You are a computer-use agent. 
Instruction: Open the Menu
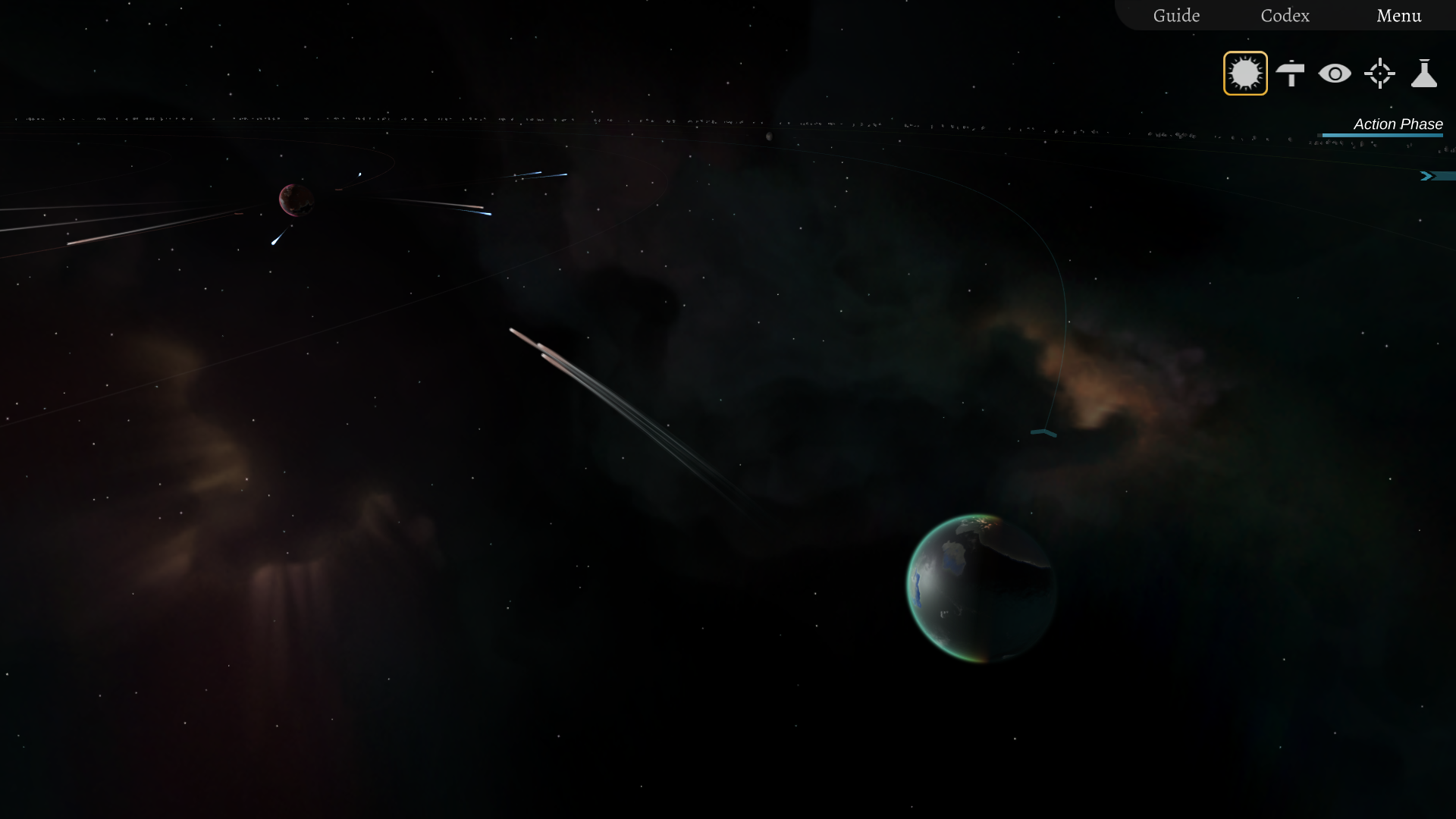(x=1398, y=15)
